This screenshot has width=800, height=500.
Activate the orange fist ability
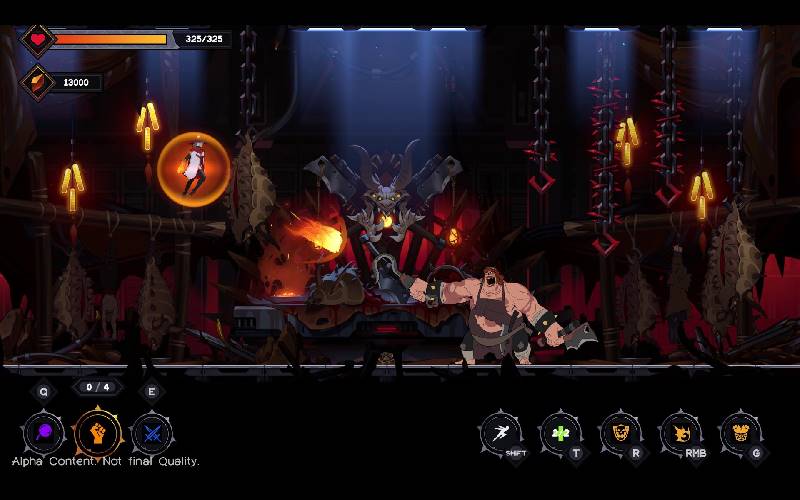98,434
